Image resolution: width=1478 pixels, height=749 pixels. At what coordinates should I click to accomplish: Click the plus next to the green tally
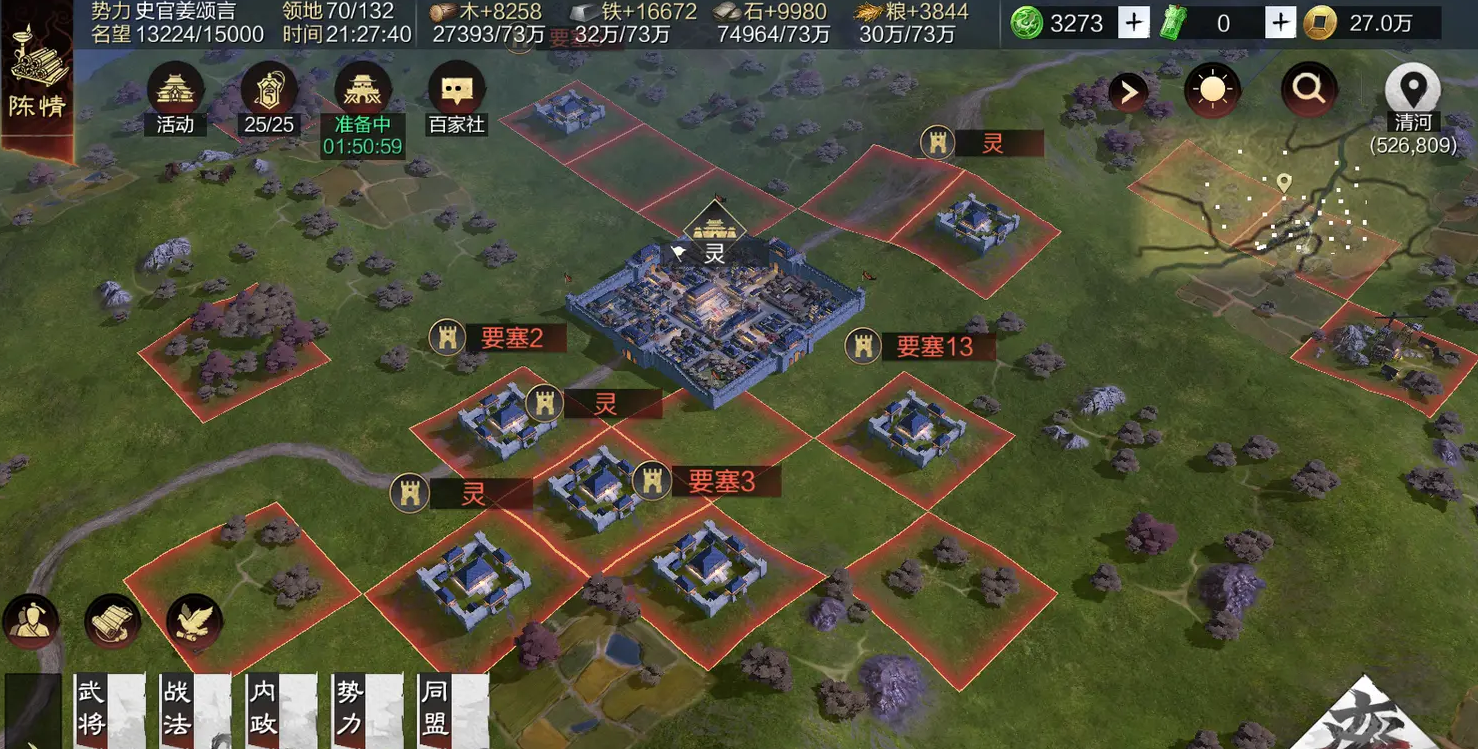click(x=1280, y=23)
